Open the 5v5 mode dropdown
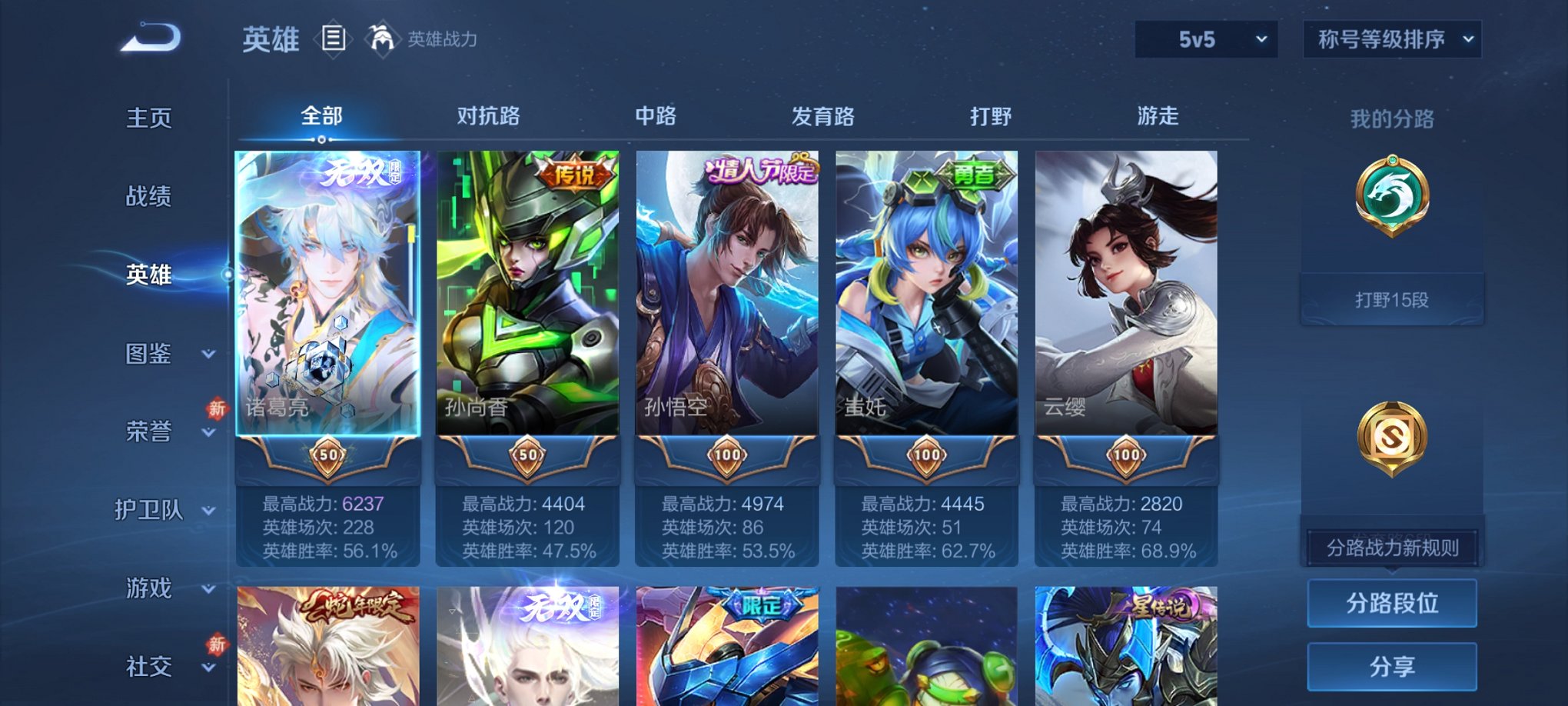Screen dimensions: 1568x706 (x=1205, y=37)
